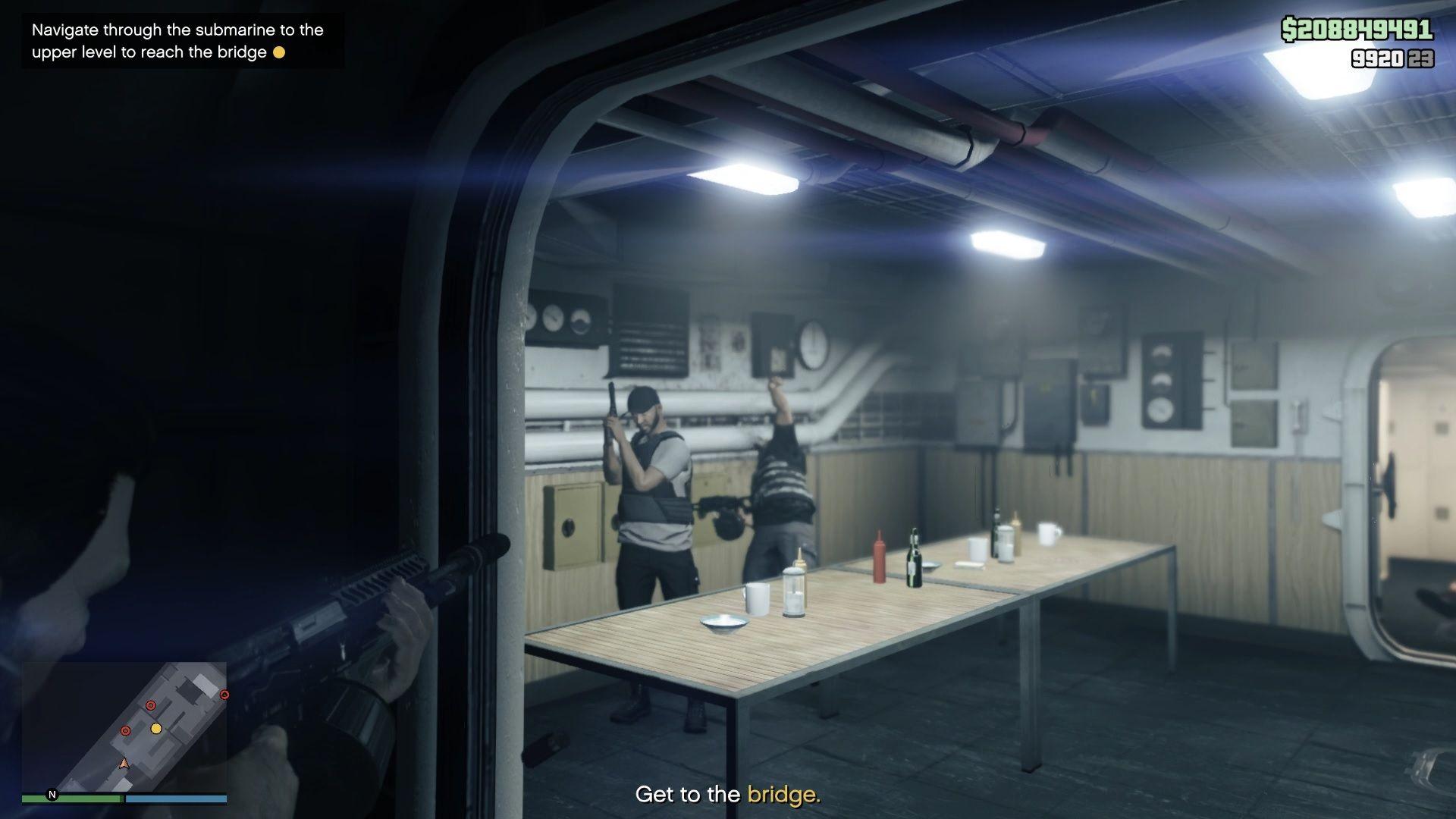Click the word bridge in the subtitle
This screenshot has width=1456, height=819.
784,795
